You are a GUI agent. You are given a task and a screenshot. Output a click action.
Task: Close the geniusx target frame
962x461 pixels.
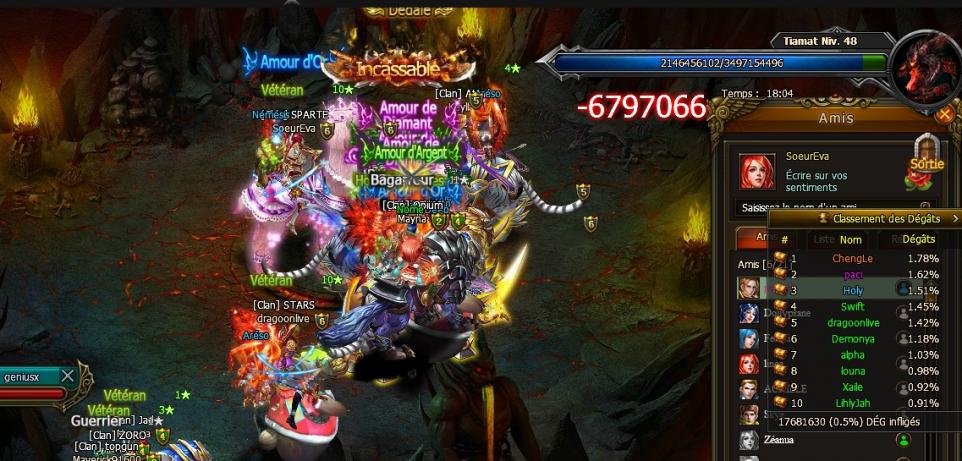coord(67,376)
